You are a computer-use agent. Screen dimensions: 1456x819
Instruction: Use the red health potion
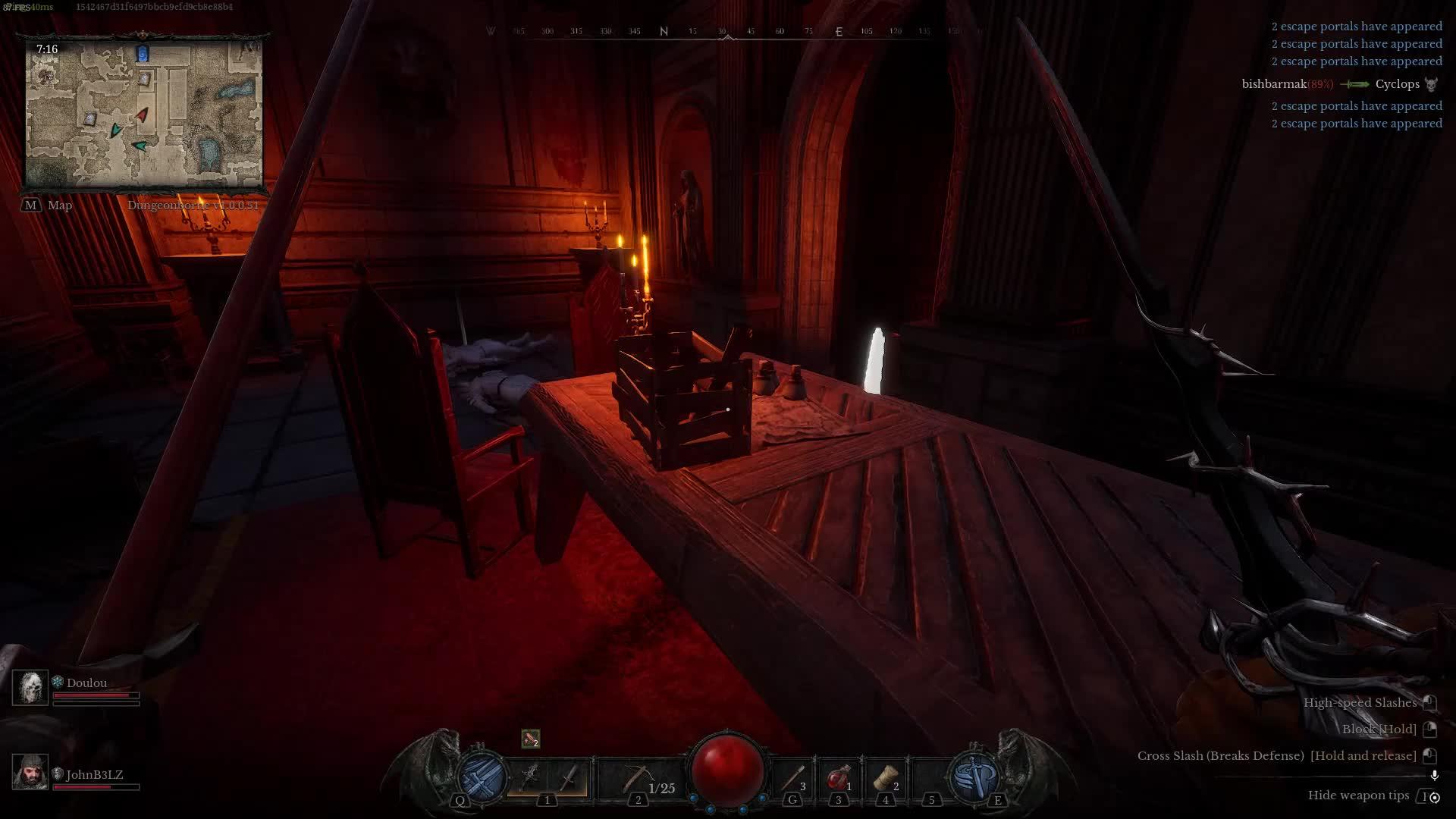(838, 778)
